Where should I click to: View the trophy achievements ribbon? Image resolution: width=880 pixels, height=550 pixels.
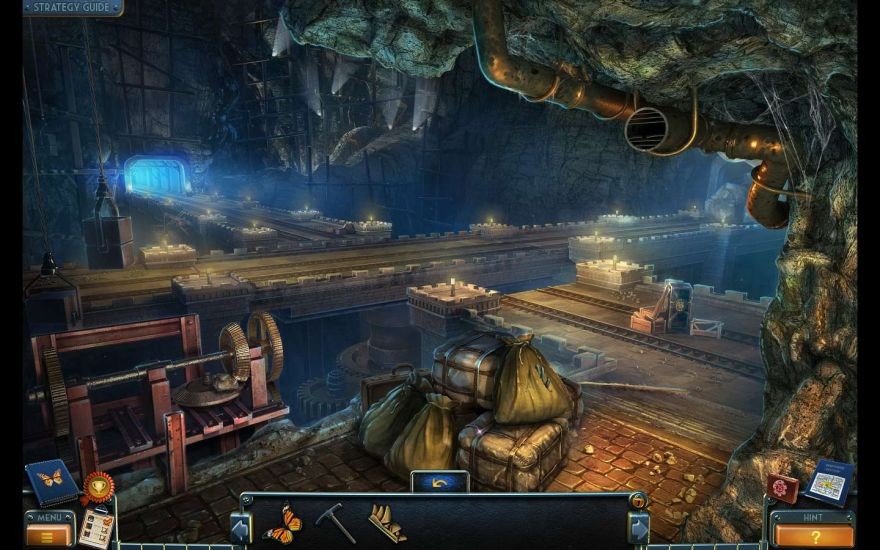coord(98,487)
